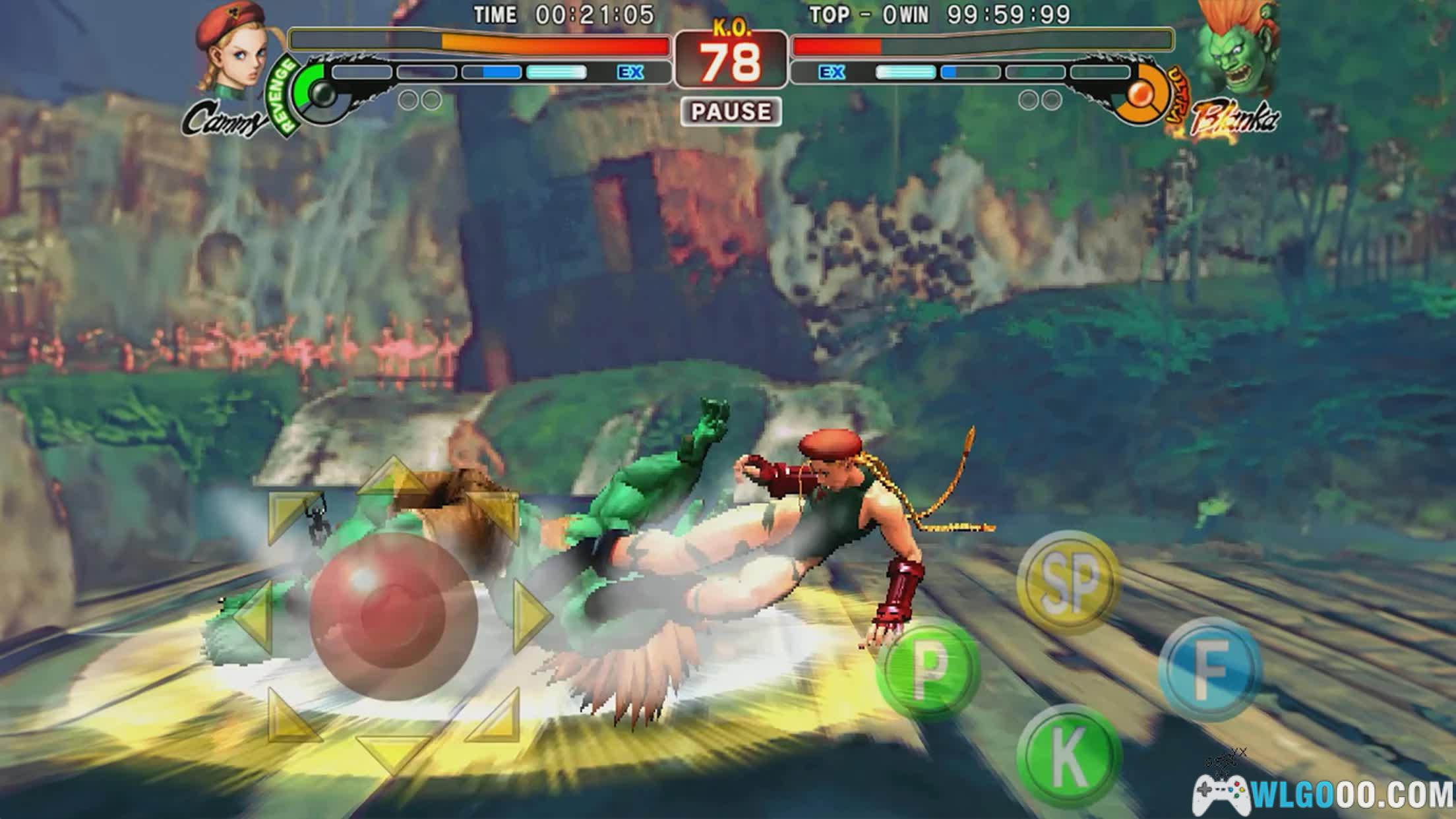Tap the left arrow on the d-pad
The height and width of the screenshot is (819, 1456).
254,617
